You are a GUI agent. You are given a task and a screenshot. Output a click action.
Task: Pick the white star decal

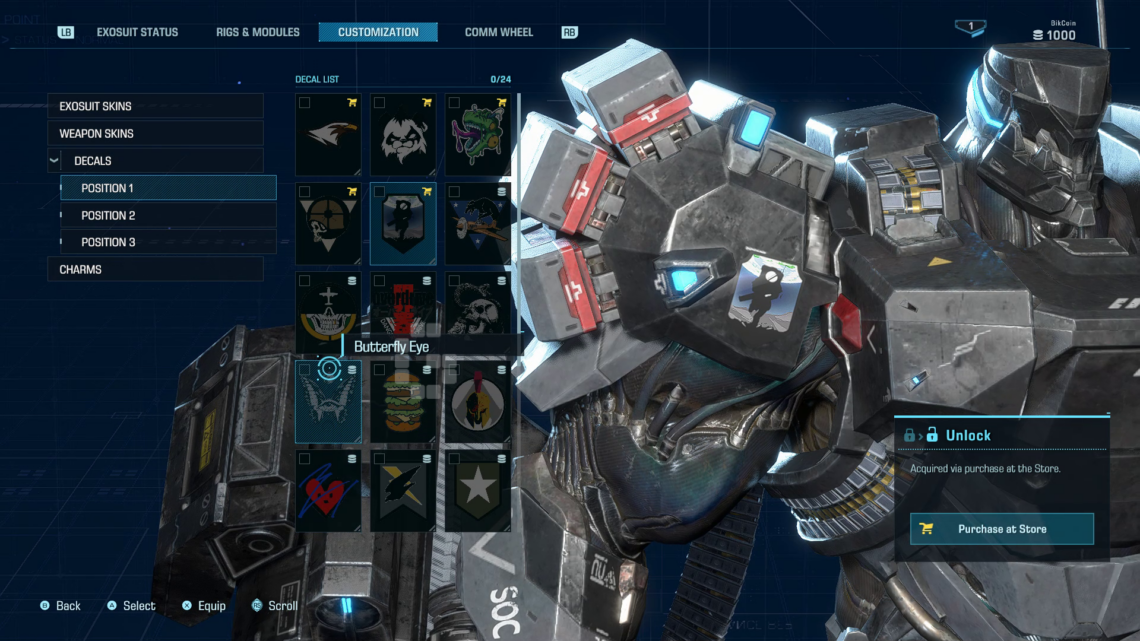coord(477,492)
